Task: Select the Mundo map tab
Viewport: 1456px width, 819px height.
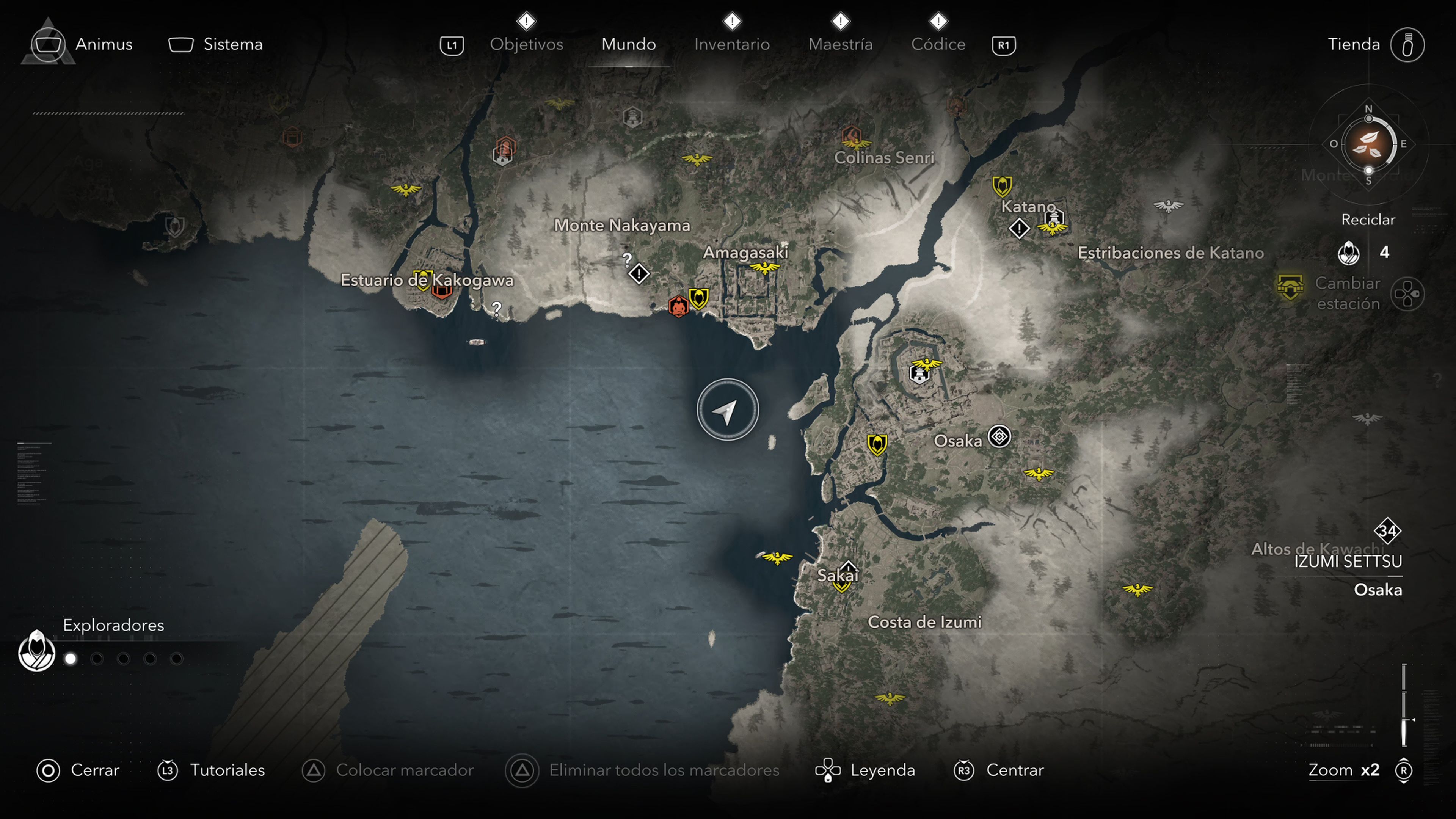Action: (629, 44)
